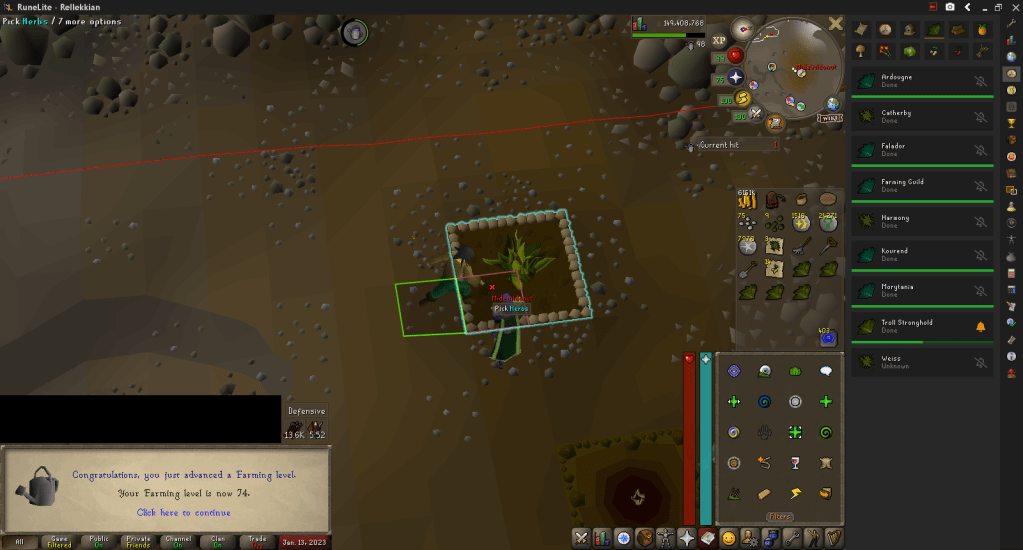Image resolution: width=1023 pixels, height=550 pixels.
Task: Open the combat options tab
Action: click(x=581, y=538)
